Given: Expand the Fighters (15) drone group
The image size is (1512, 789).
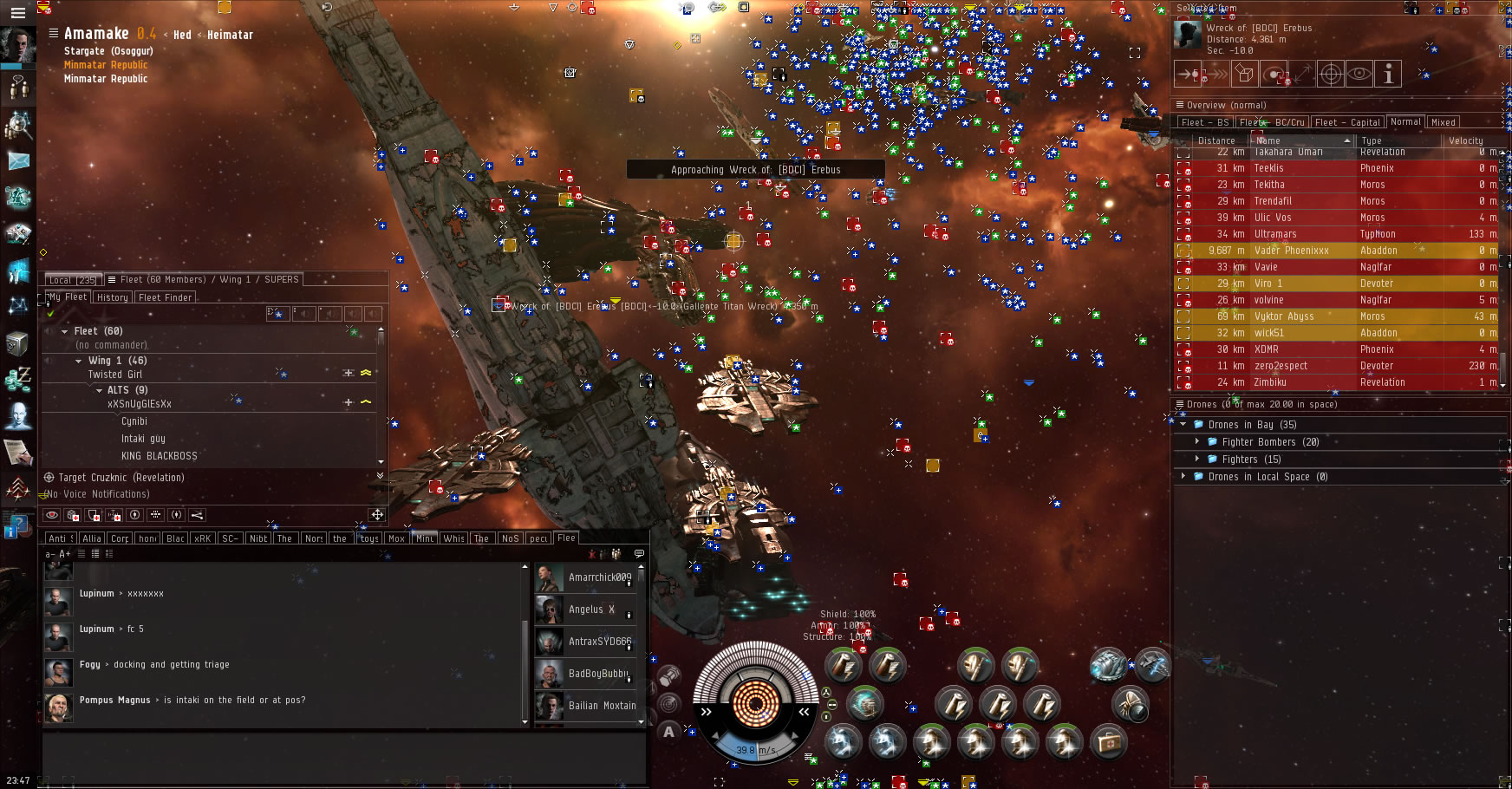Looking at the screenshot, I should (x=1198, y=460).
